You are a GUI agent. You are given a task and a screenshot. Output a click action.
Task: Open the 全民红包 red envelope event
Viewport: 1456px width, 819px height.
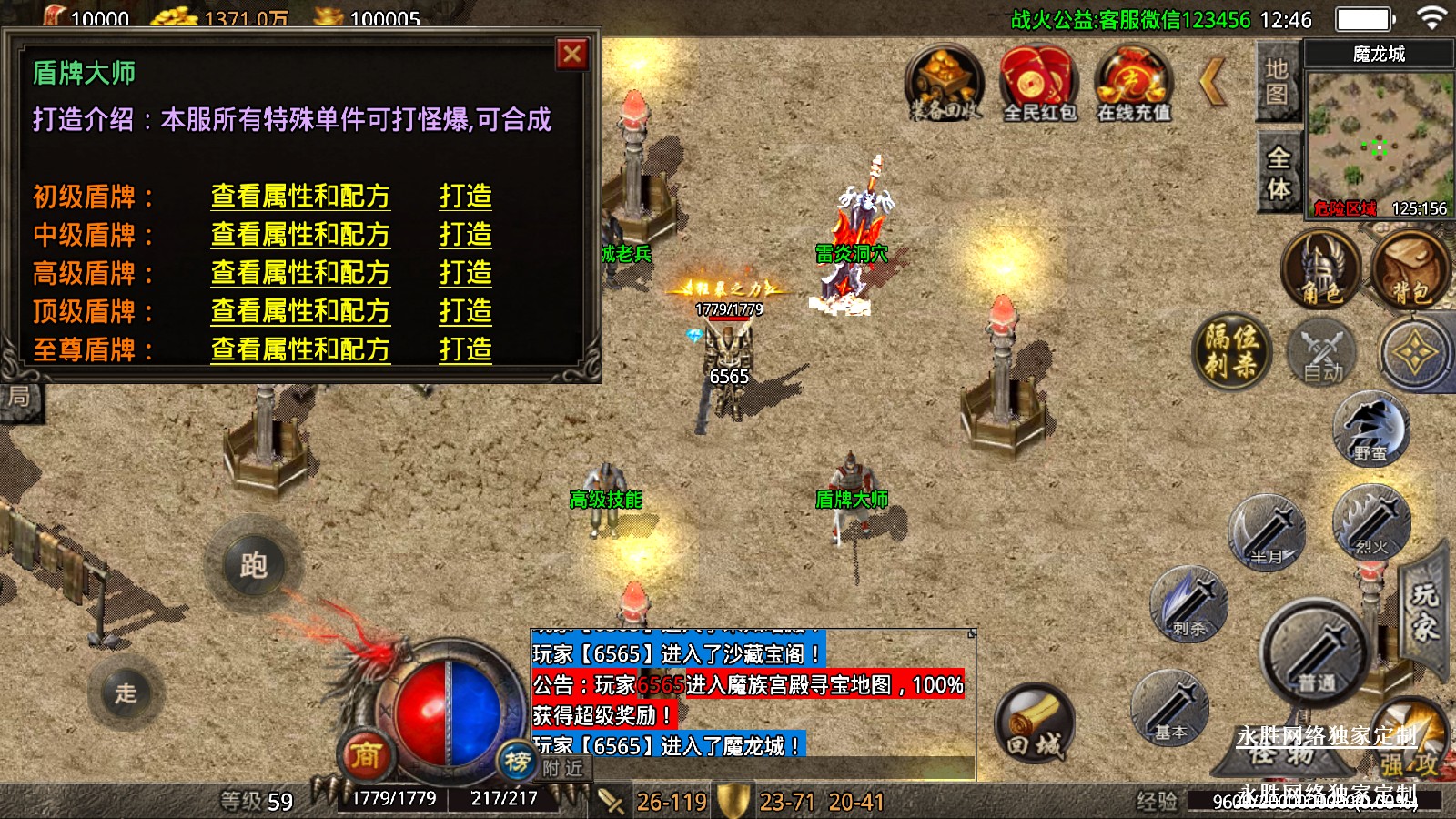click(x=1038, y=84)
